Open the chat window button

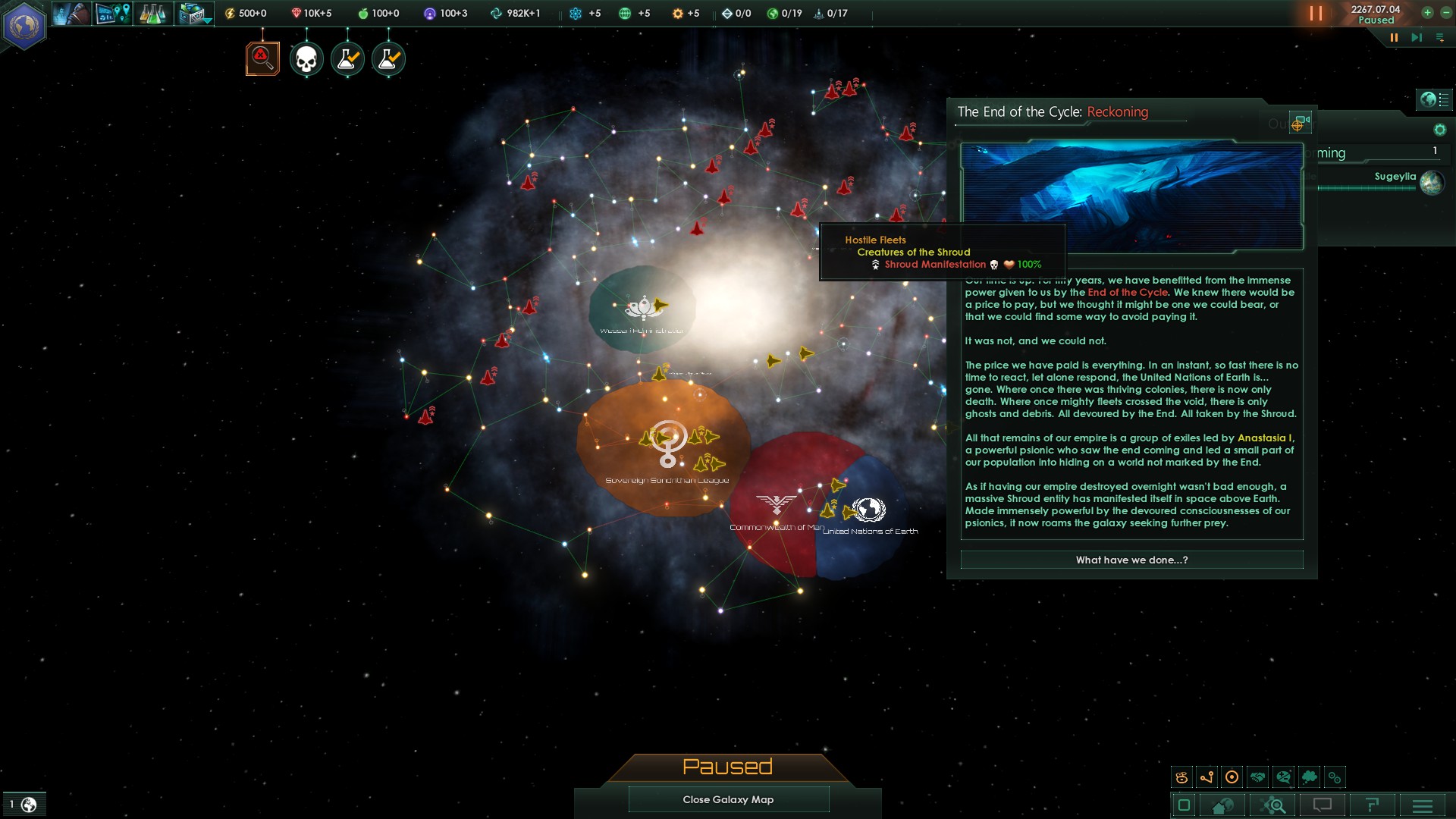(x=1323, y=805)
